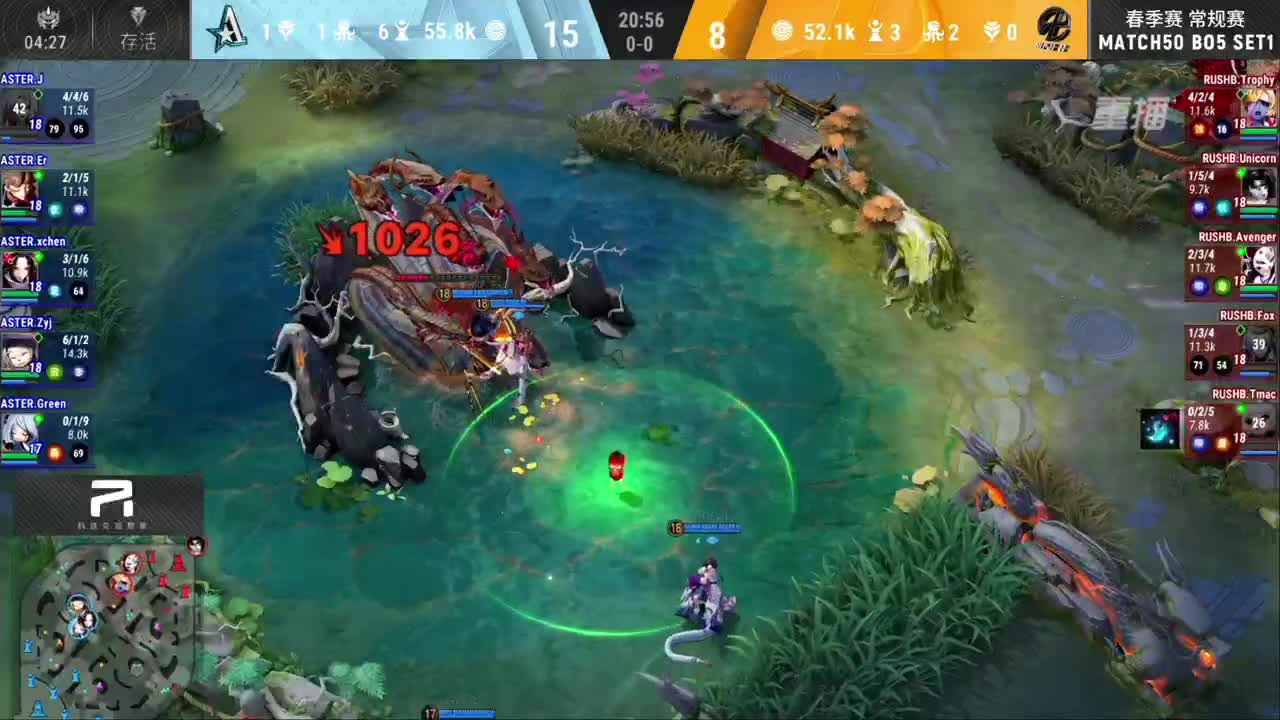Click ASTER.Zyj's green equipment icon

pyautogui.click(x=54, y=372)
